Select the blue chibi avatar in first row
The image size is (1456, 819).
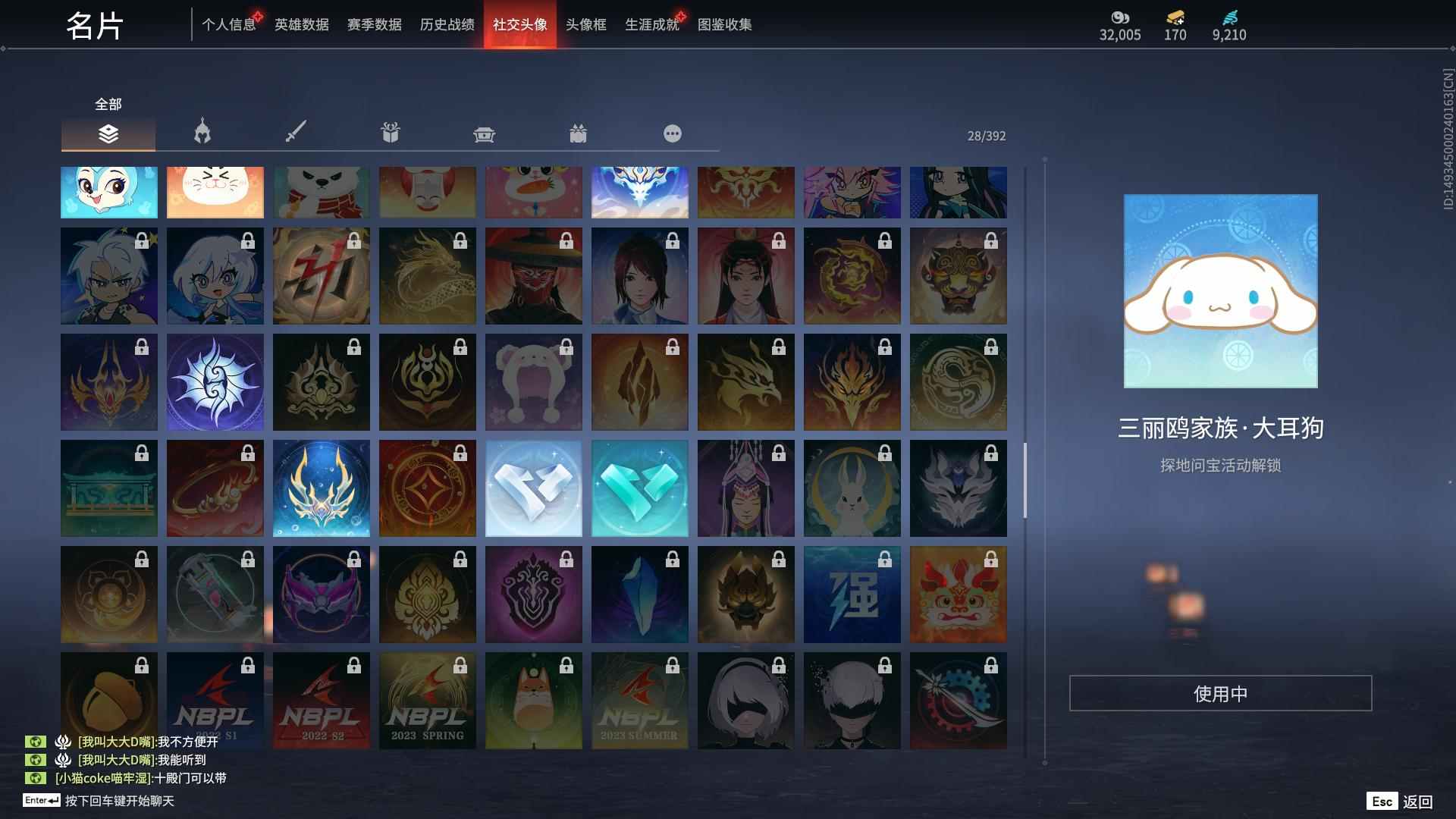click(x=108, y=192)
